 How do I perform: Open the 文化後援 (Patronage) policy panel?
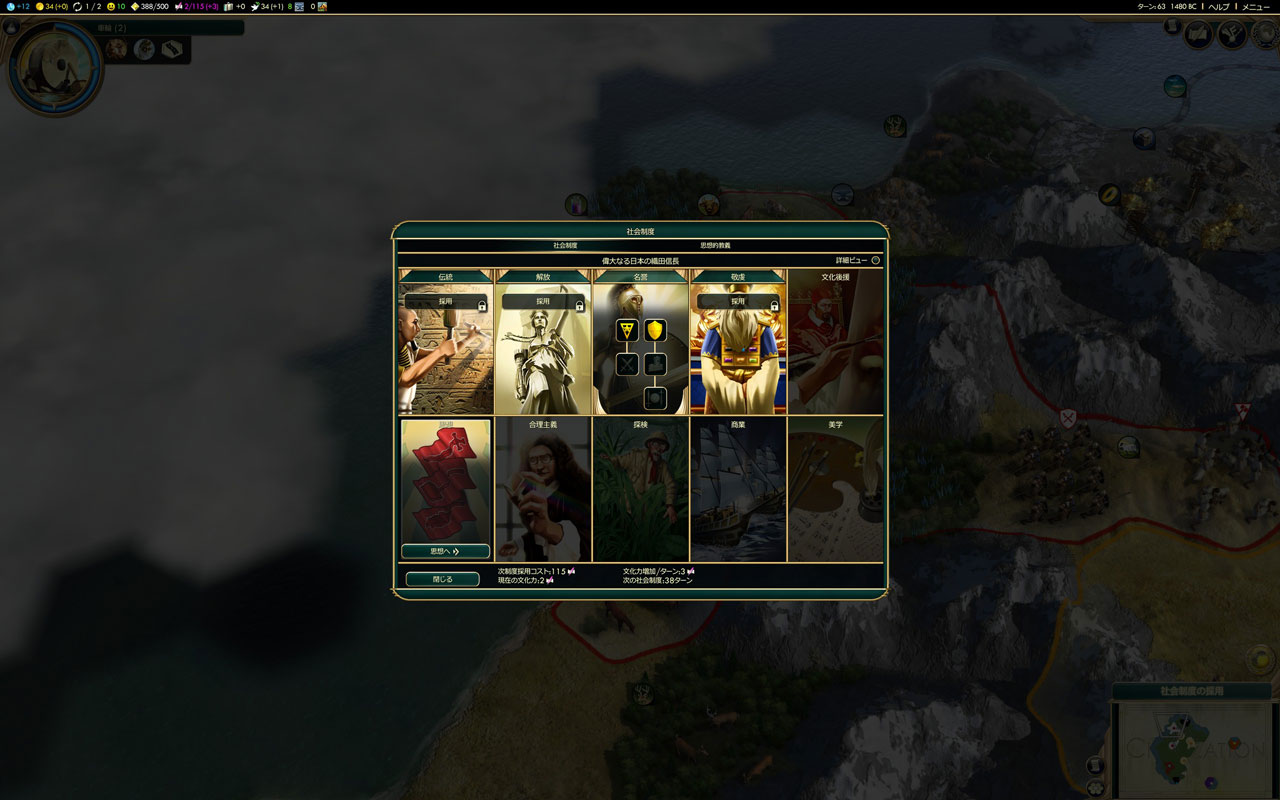pos(835,342)
